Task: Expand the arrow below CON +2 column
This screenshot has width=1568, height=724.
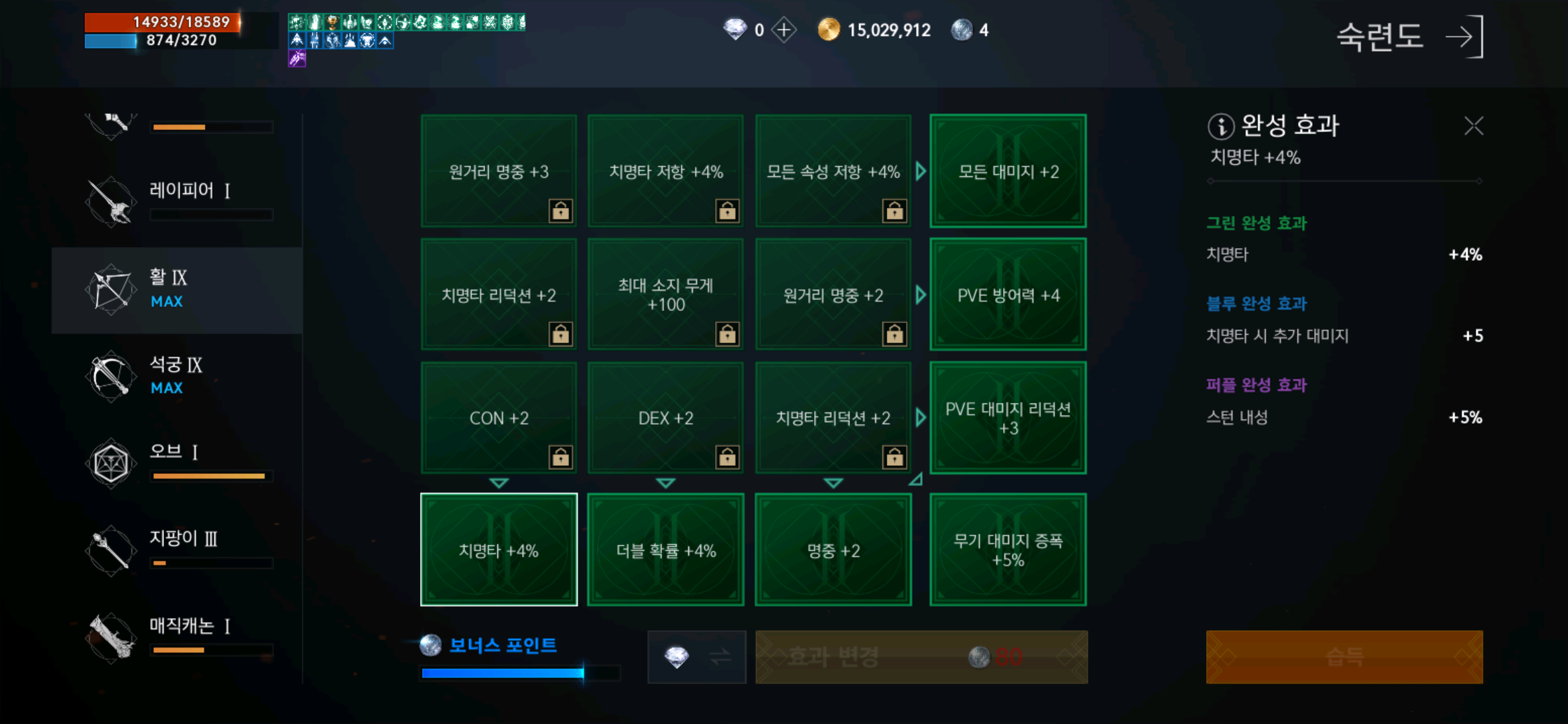Action: [x=499, y=483]
